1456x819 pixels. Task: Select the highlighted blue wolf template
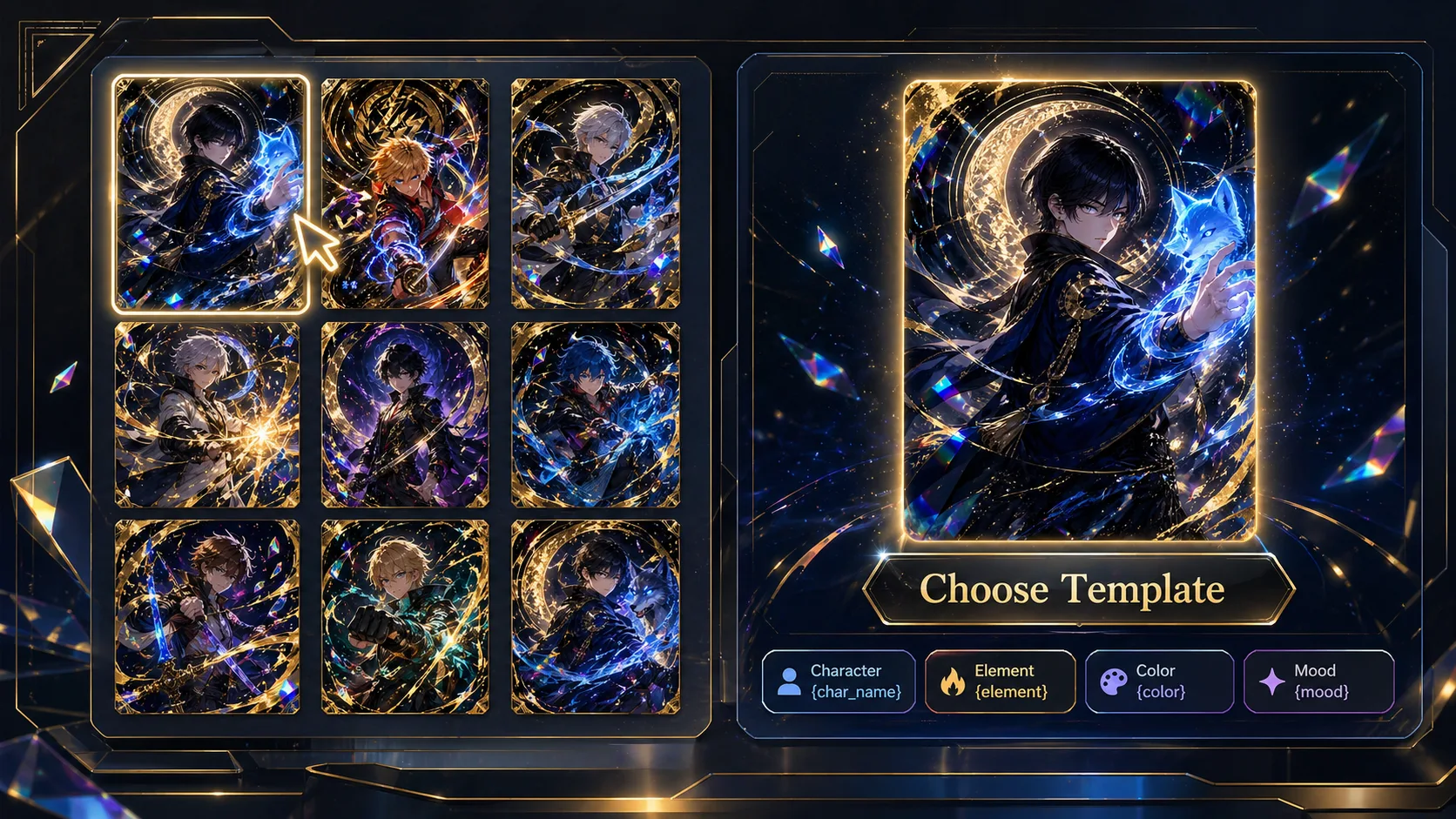pos(210,193)
